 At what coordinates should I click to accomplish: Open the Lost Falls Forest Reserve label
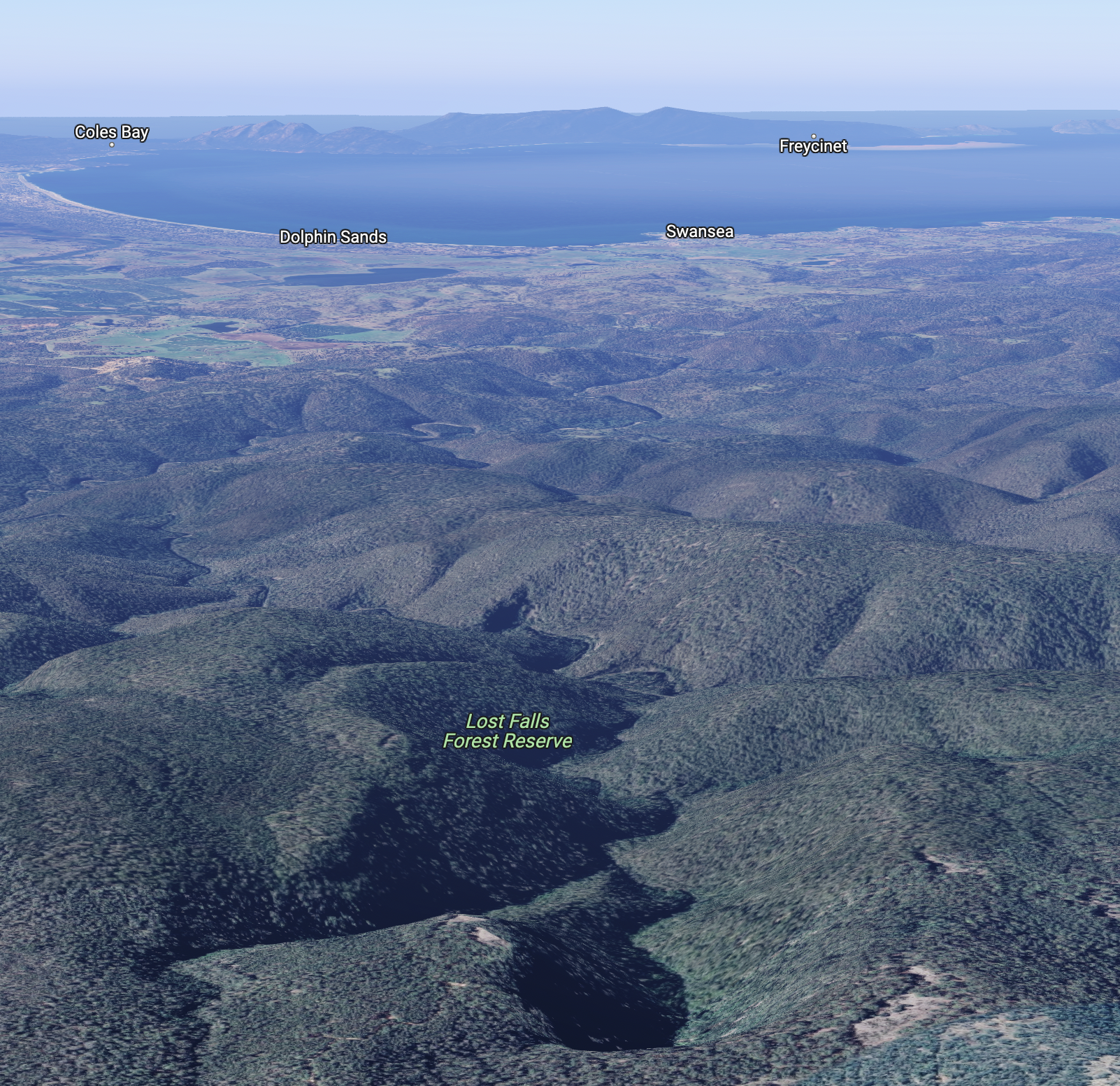click(x=508, y=731)
